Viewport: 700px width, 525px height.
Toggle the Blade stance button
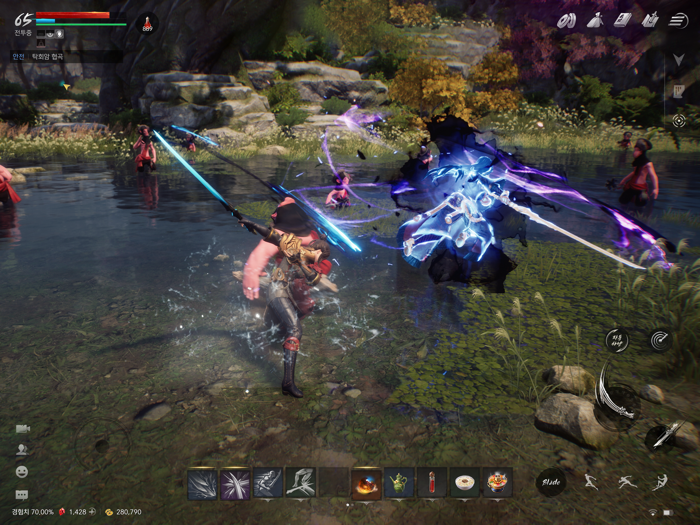click(551, 483)
